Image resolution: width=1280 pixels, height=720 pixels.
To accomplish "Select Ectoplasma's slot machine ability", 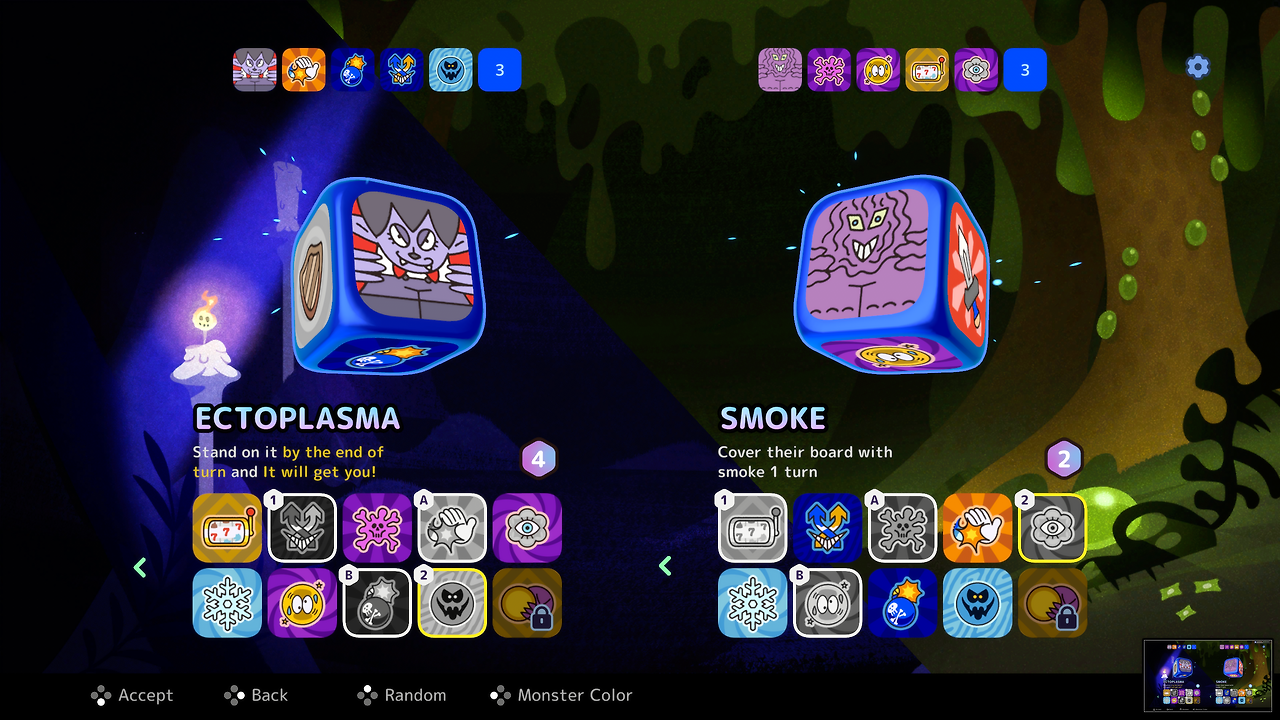I will pyautogui.click(x=227, y=527).
